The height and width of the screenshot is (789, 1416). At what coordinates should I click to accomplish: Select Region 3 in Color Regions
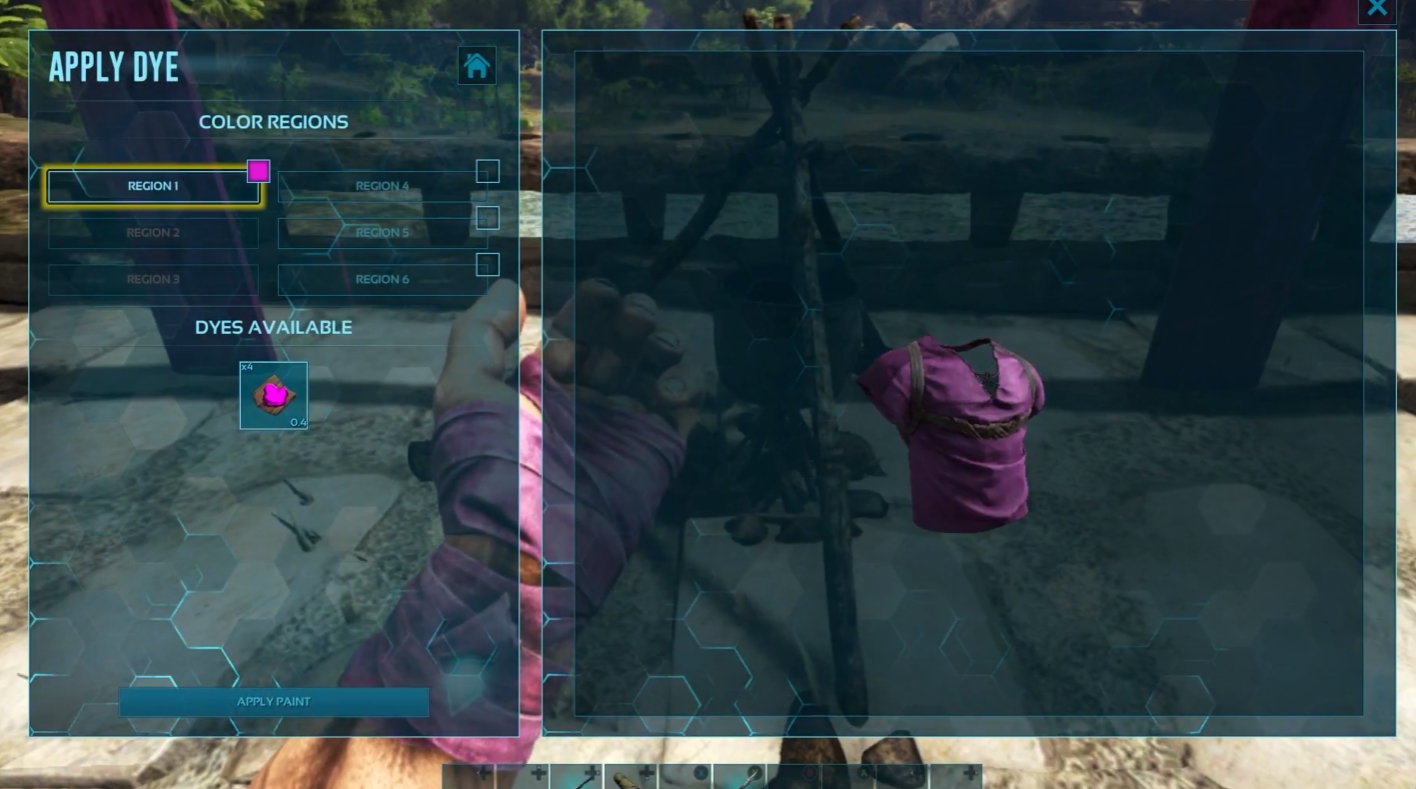(153, 279)
